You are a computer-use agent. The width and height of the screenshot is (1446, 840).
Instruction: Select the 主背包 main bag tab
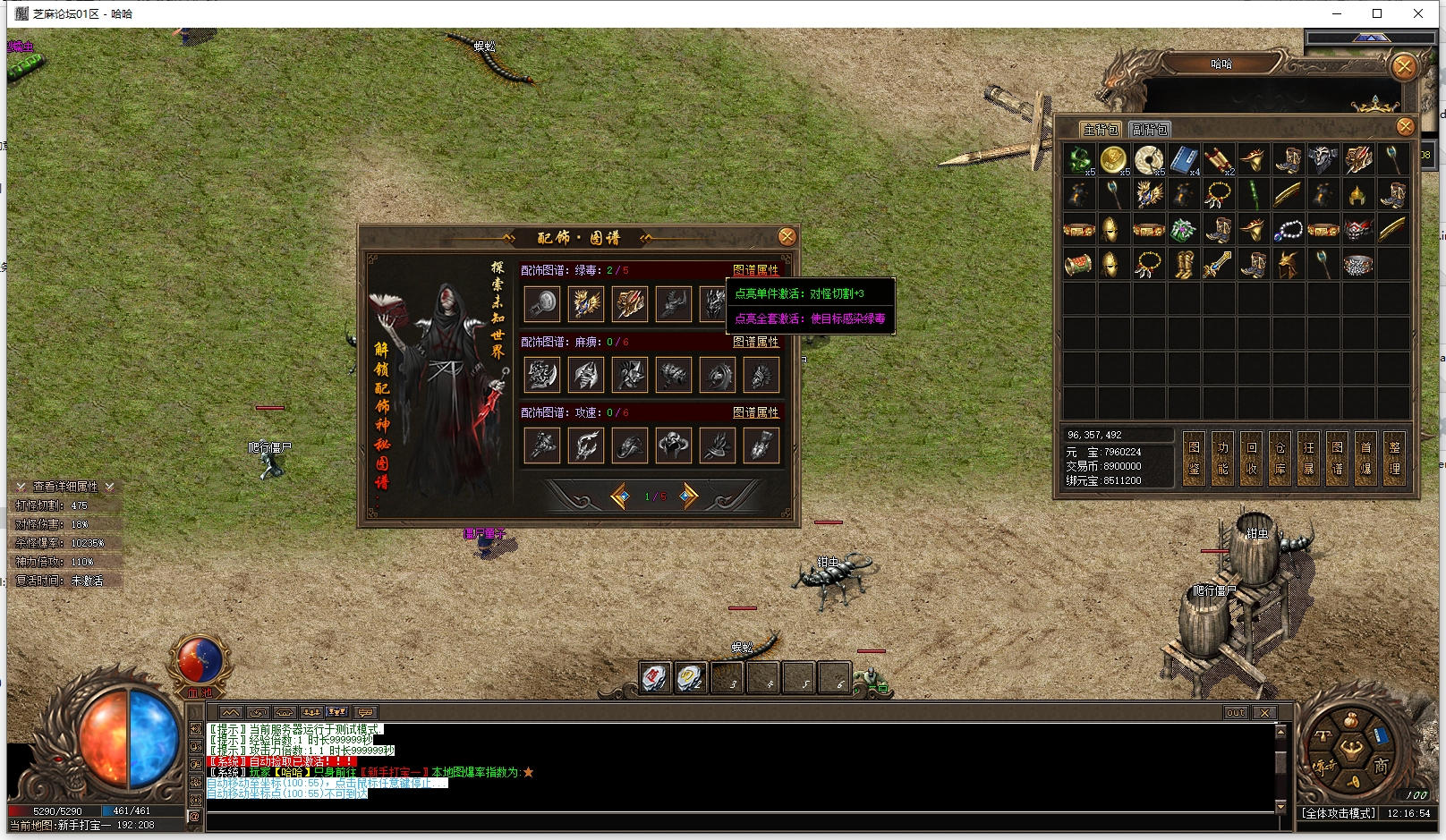1101,130
